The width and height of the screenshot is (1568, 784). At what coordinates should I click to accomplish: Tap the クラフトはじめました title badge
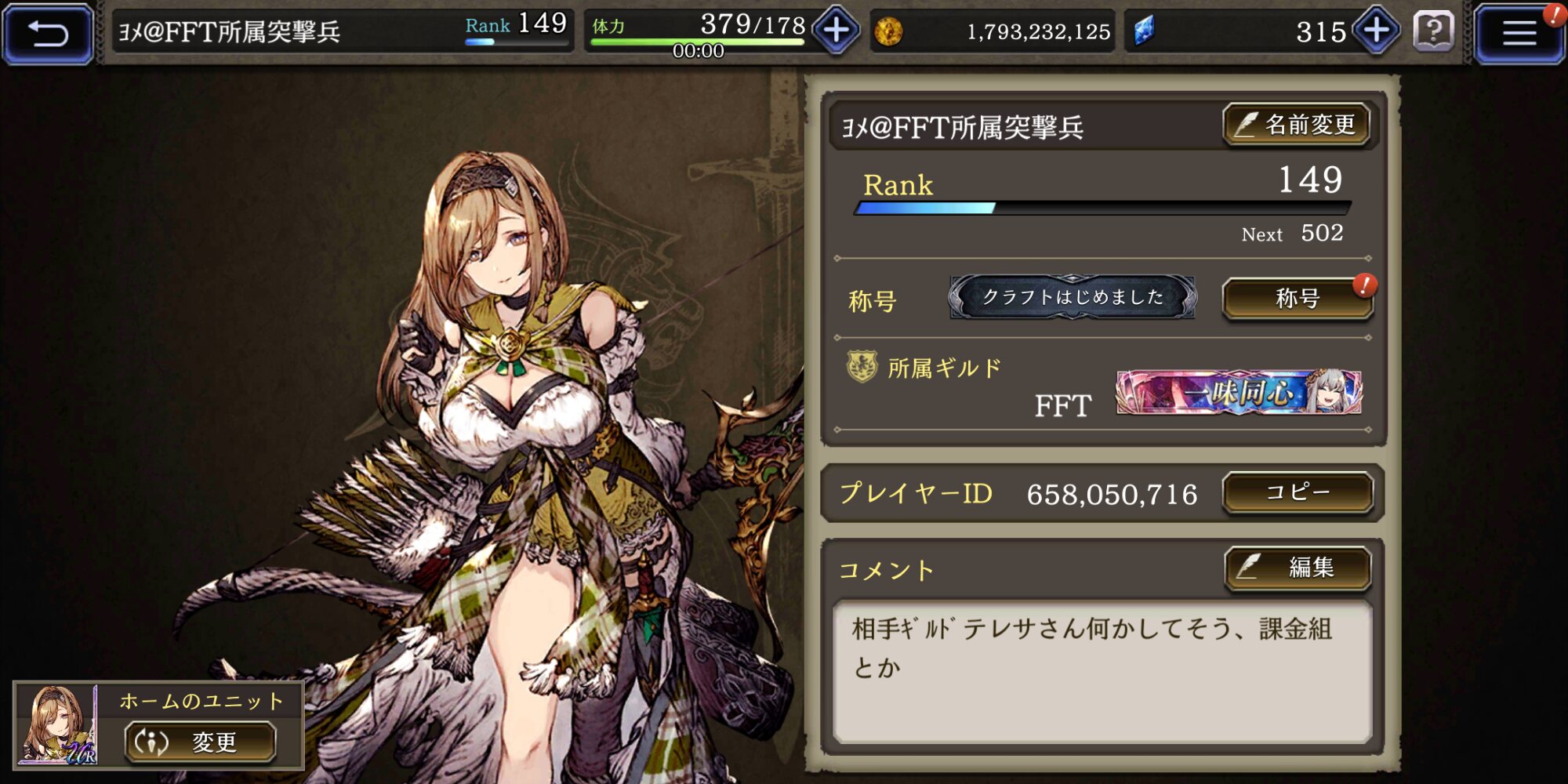point(1072,297)
